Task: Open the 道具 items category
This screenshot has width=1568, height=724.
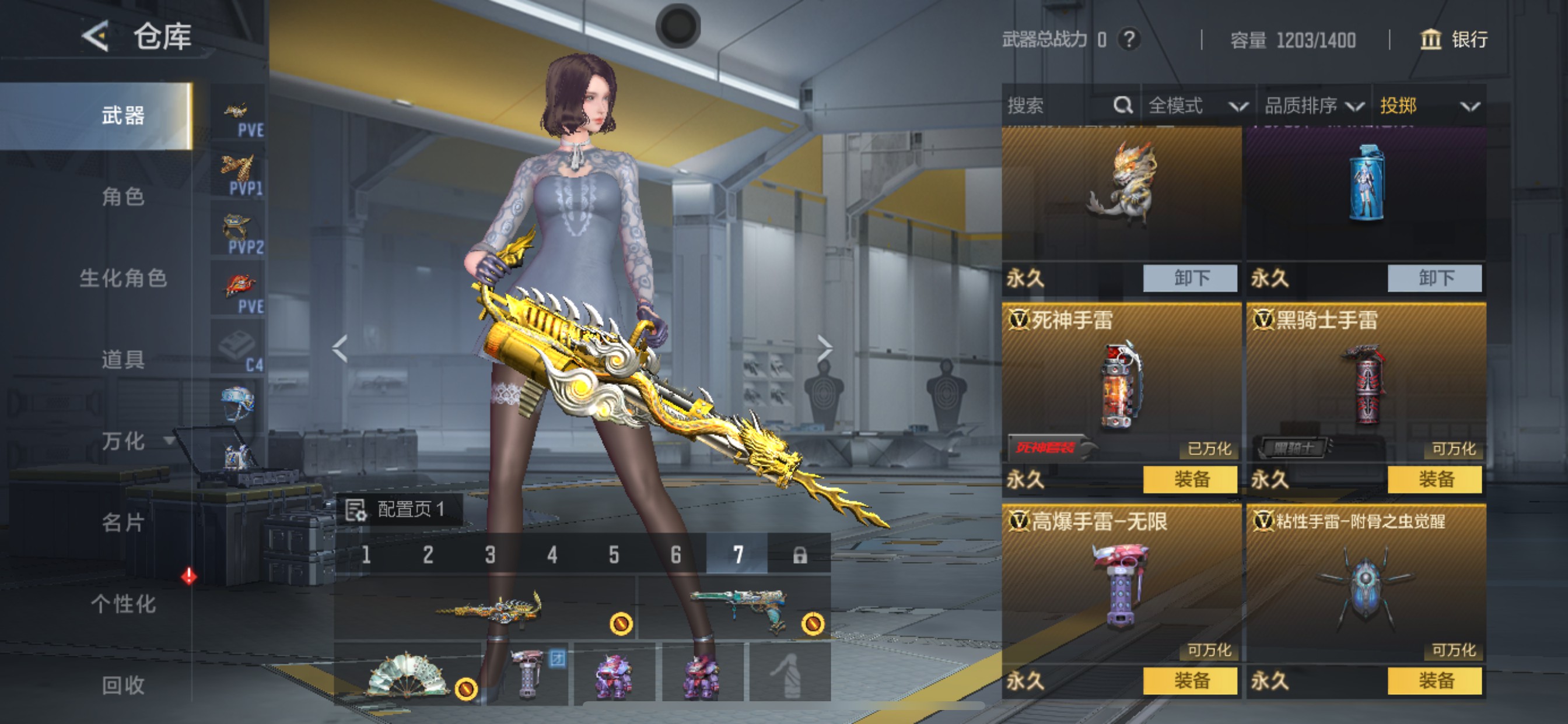Action: [x=123, y=360]
